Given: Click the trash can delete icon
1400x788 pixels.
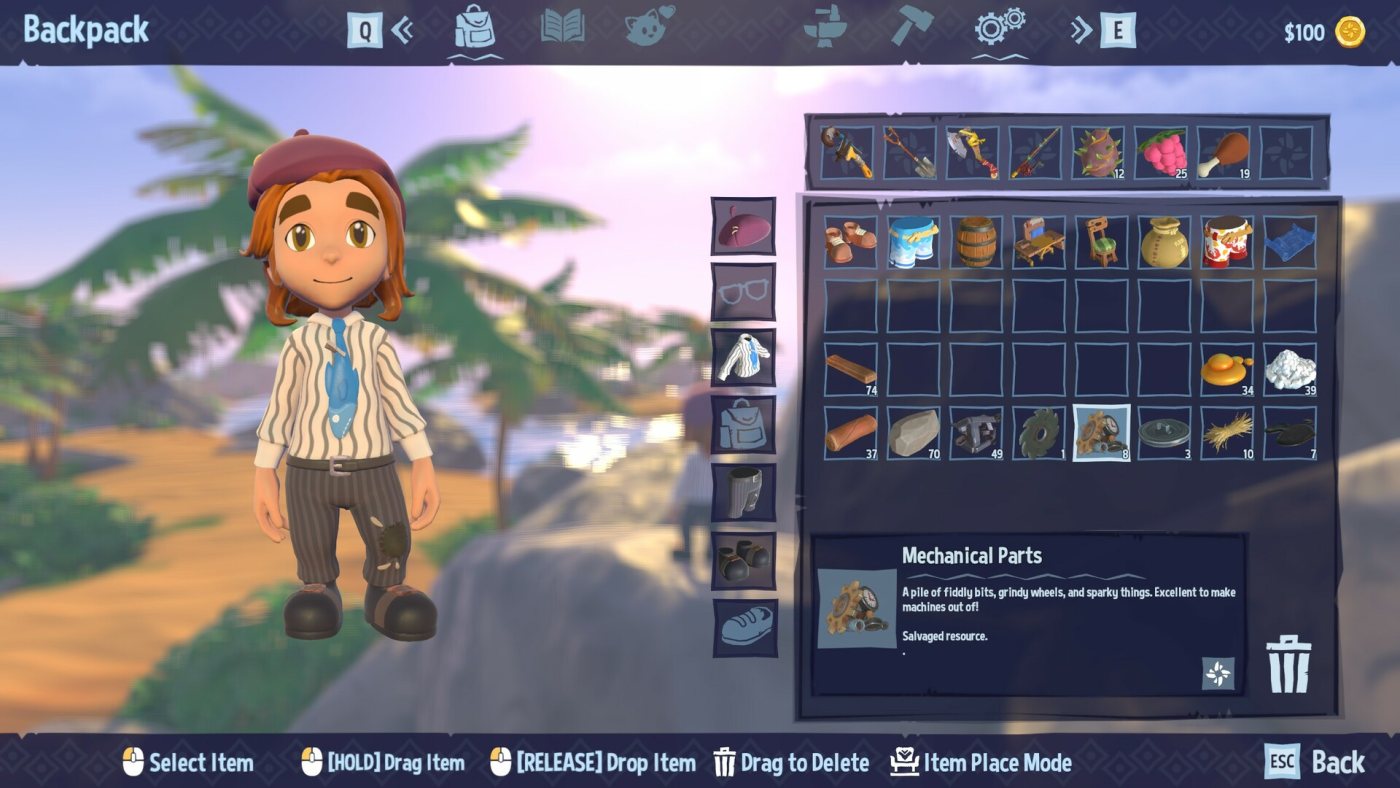Looking at the screenshot, I should coord(1288,663).
